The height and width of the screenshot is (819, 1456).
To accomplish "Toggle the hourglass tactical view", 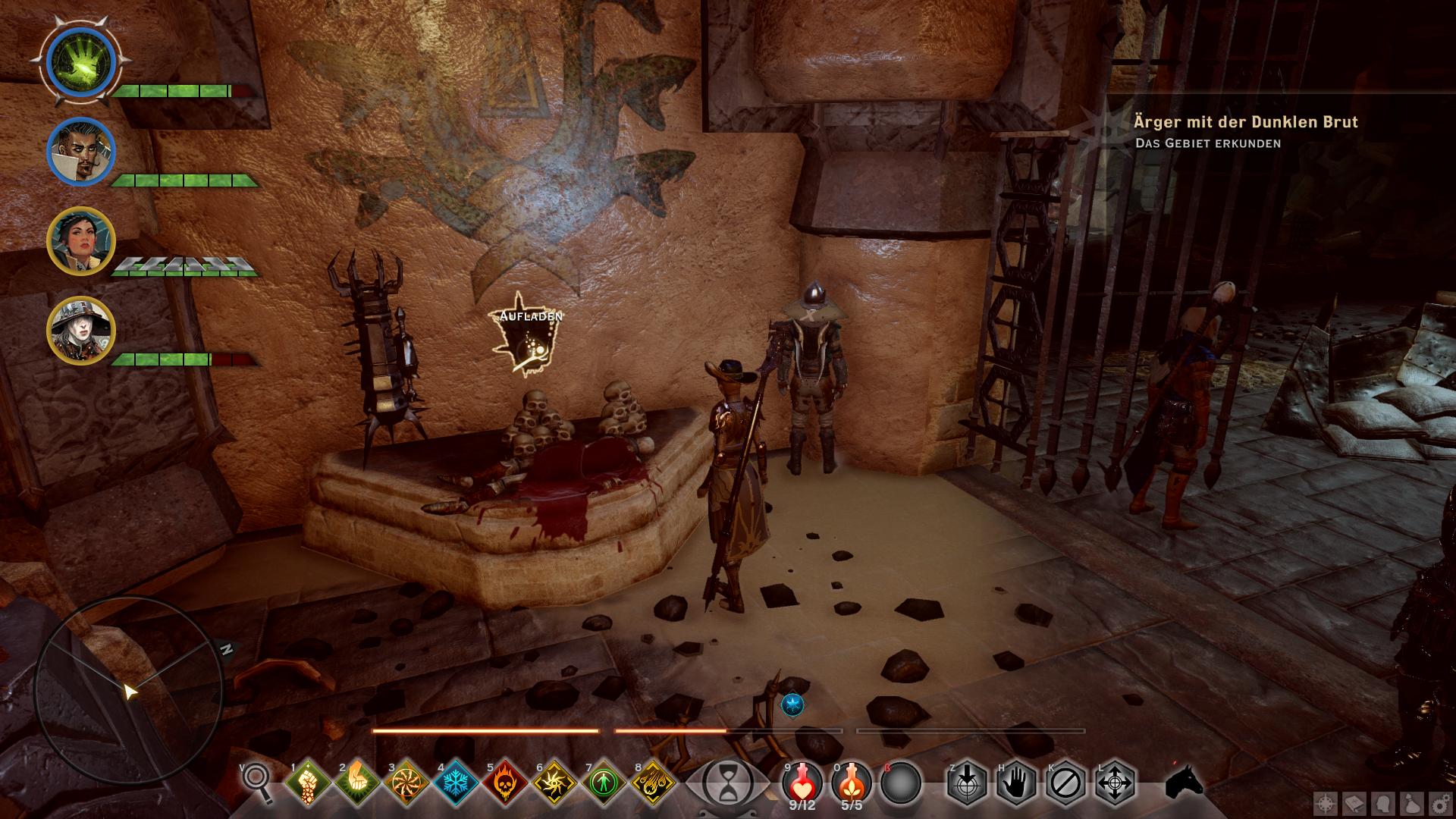I will (x=726, y=783).
